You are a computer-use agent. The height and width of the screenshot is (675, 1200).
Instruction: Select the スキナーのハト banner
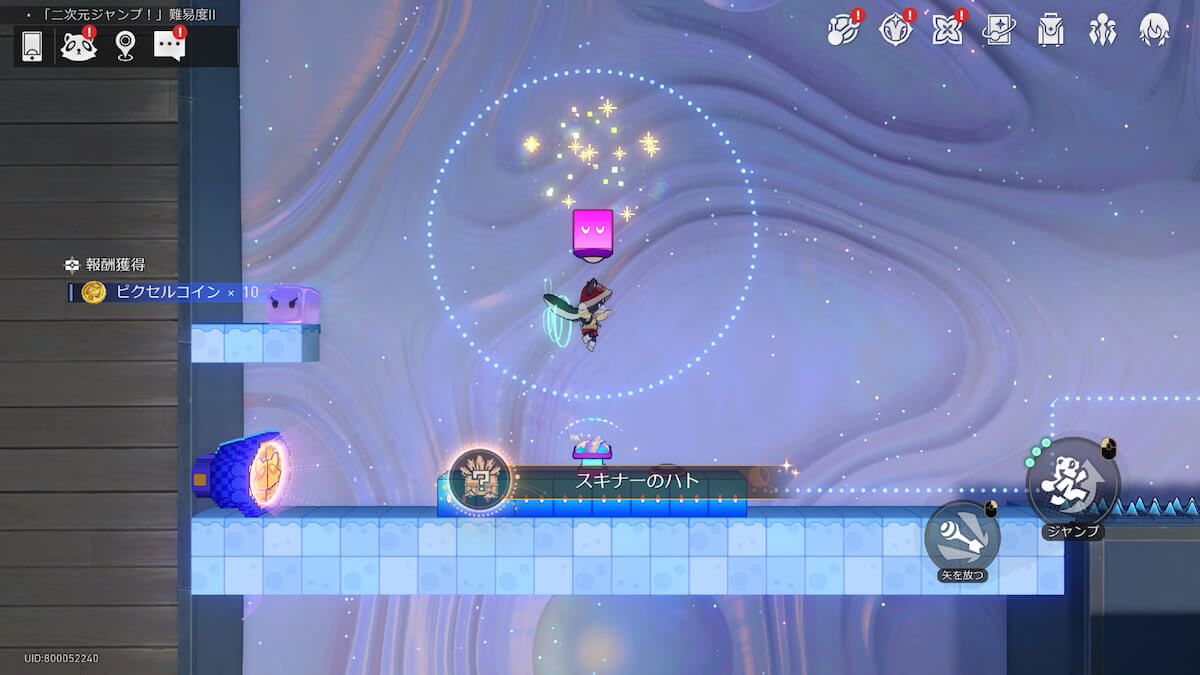click(x=620, y=480)
